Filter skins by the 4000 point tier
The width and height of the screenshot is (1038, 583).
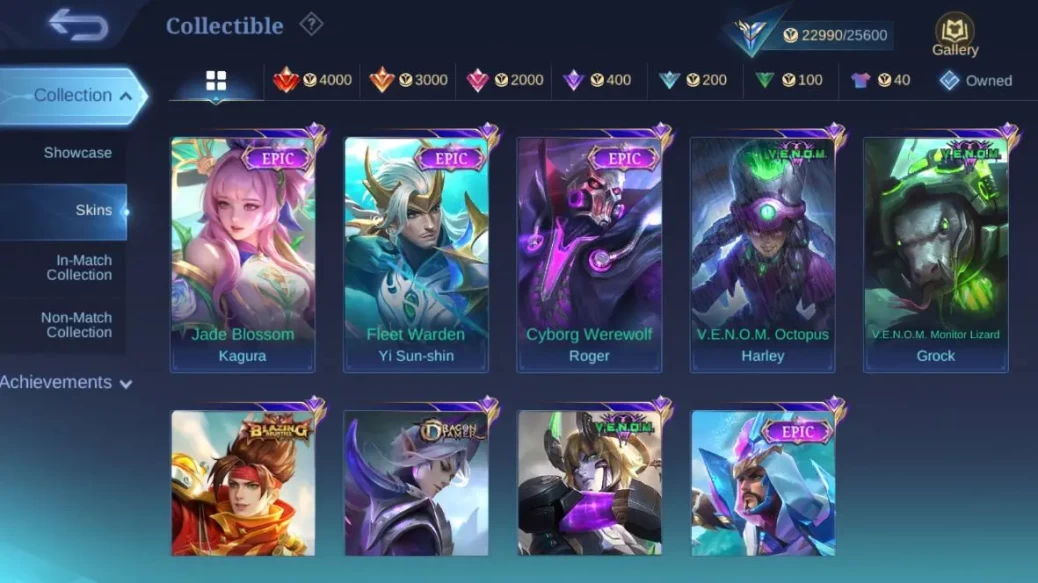[313, 80]
